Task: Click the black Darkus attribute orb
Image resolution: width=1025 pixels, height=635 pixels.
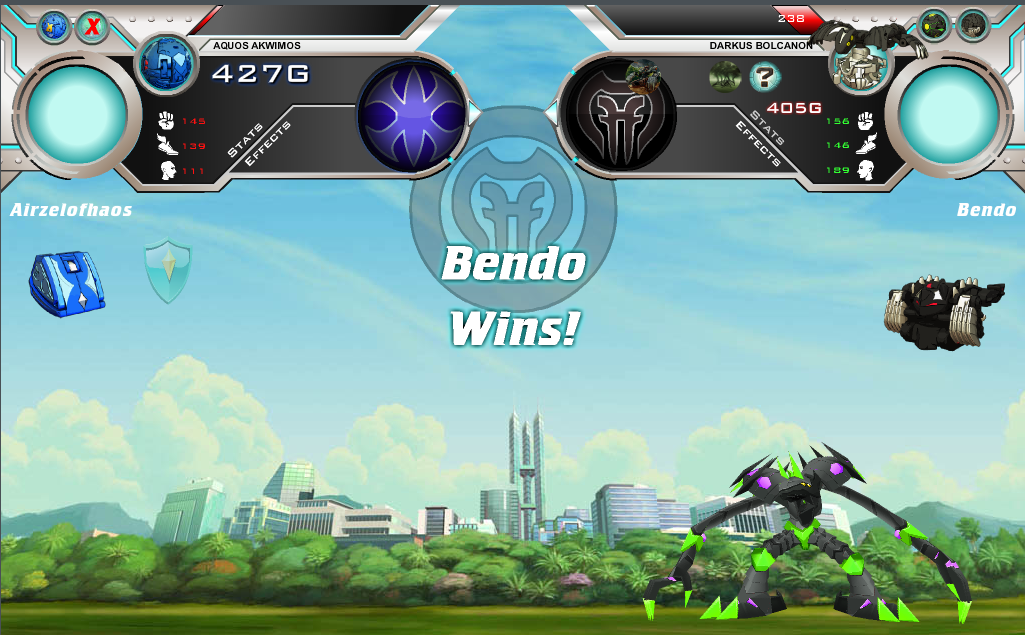Action: [x=618, y=114]
